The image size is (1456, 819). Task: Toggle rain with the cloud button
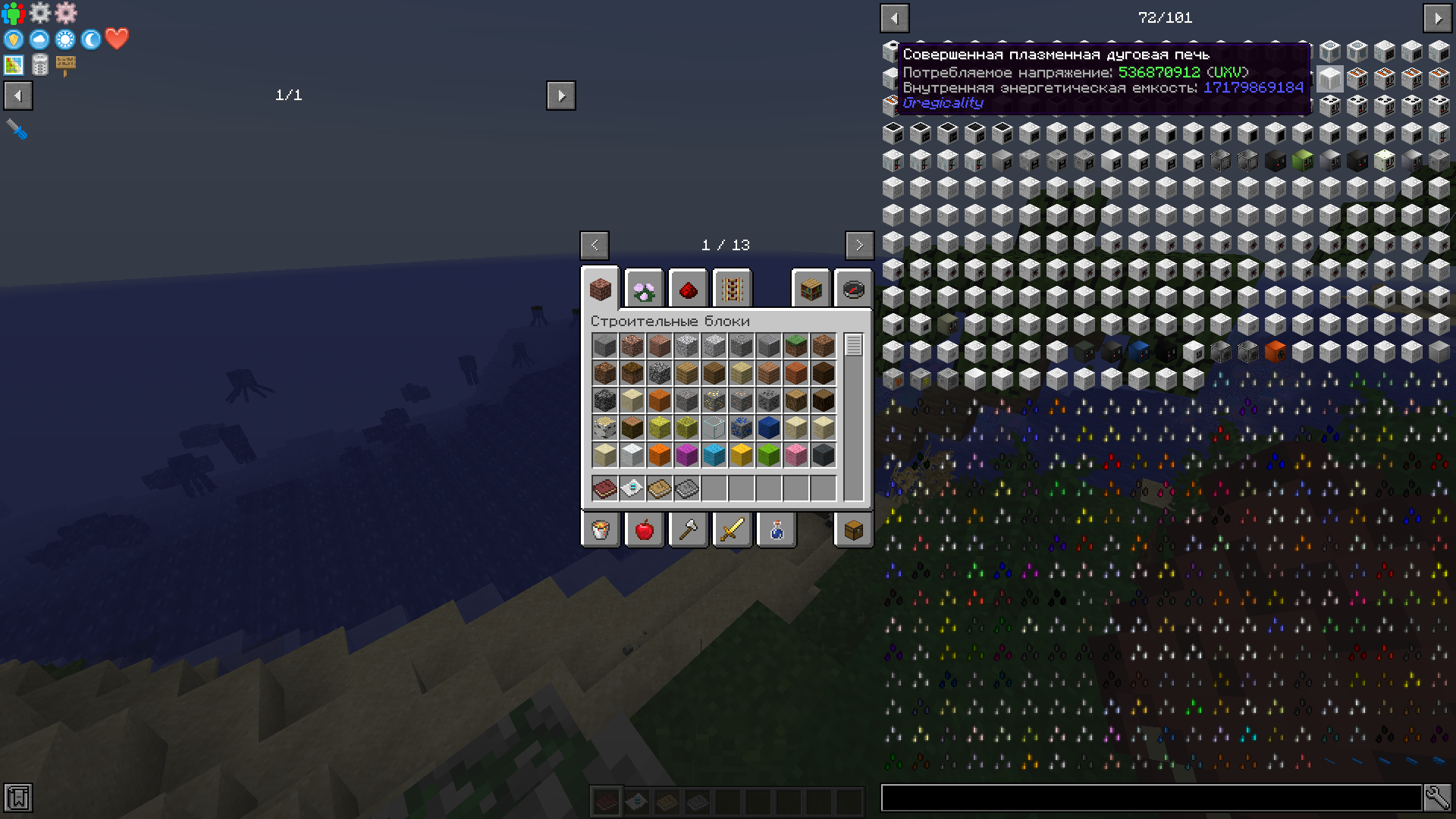pos(39,39)
